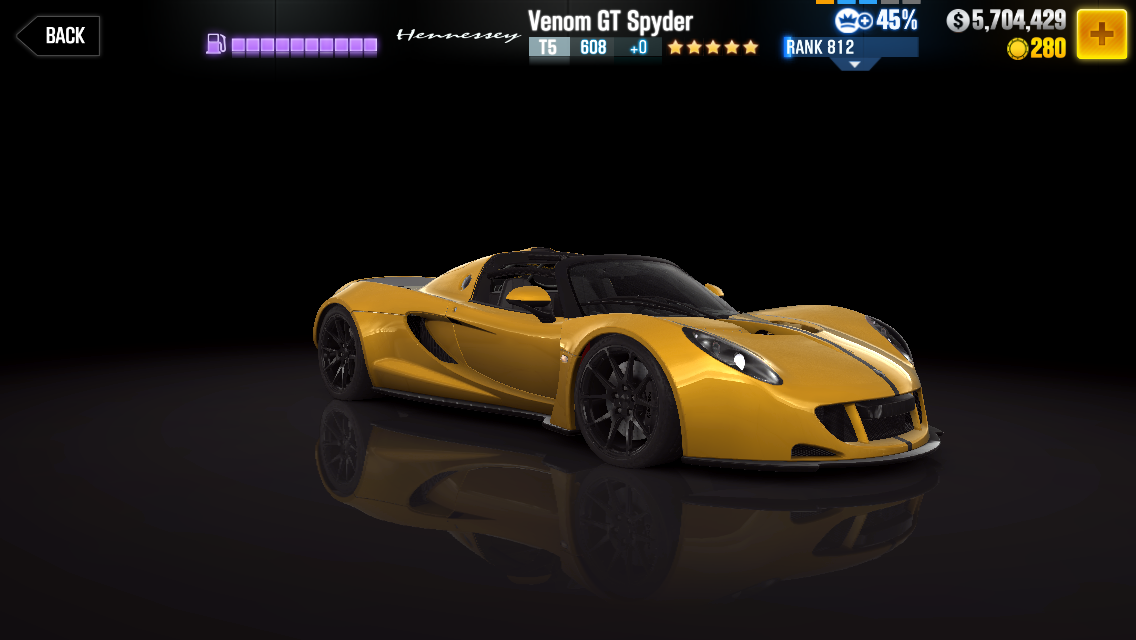Image resolution: width=1136 pixels, height=640 pixels.
Task: Go back using the BACK button
Action: coord(58,36)
